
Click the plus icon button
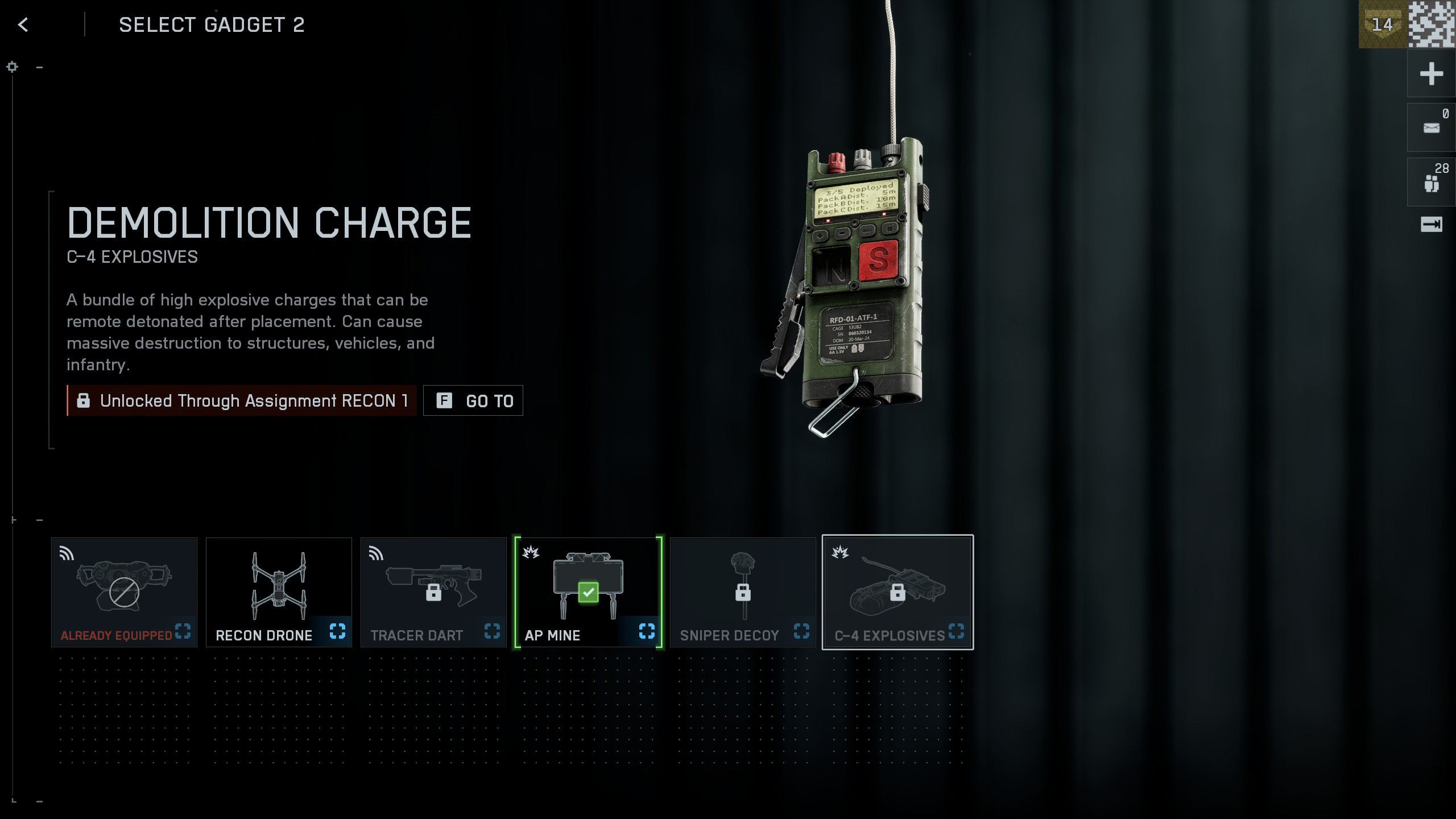(1431, 74)
